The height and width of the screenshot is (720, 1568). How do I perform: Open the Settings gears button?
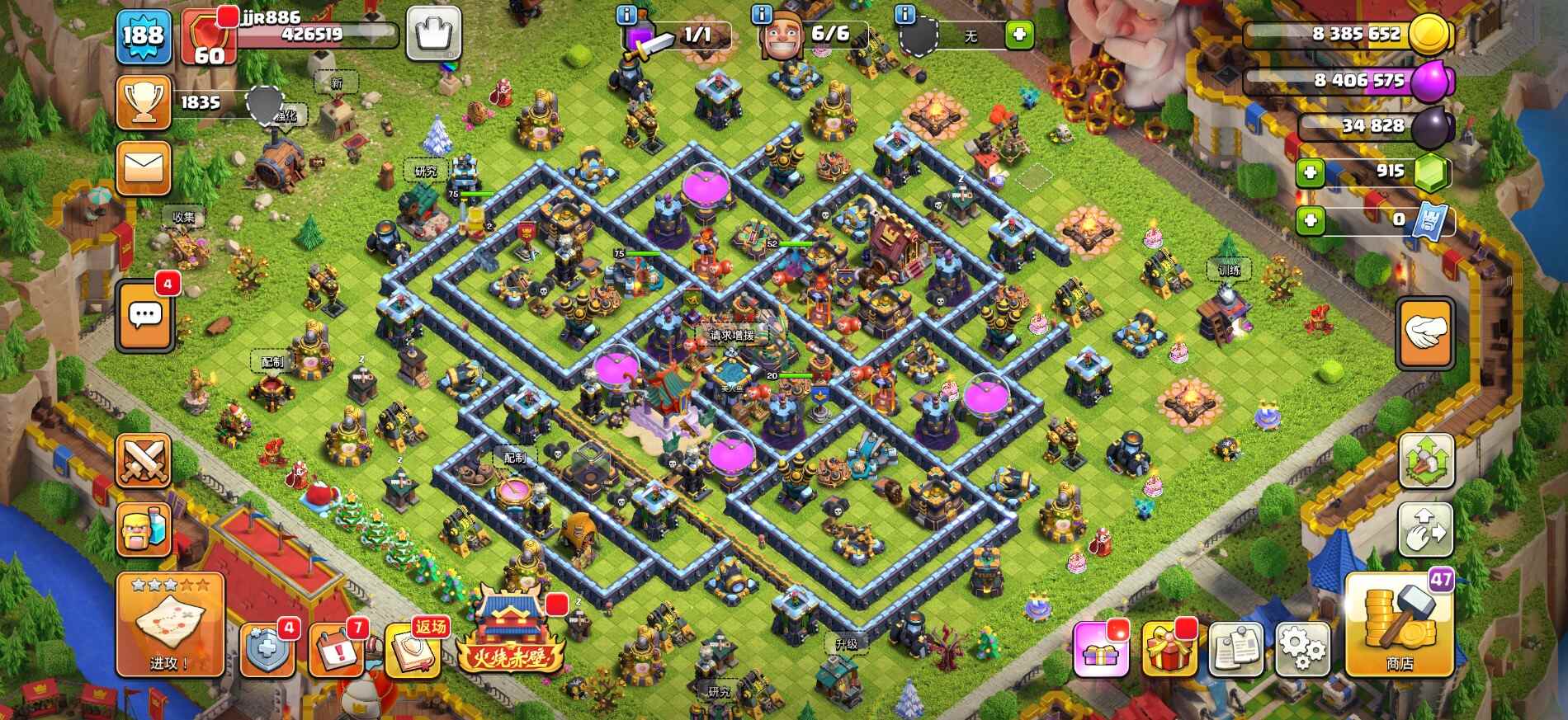tap(1302, 648)
